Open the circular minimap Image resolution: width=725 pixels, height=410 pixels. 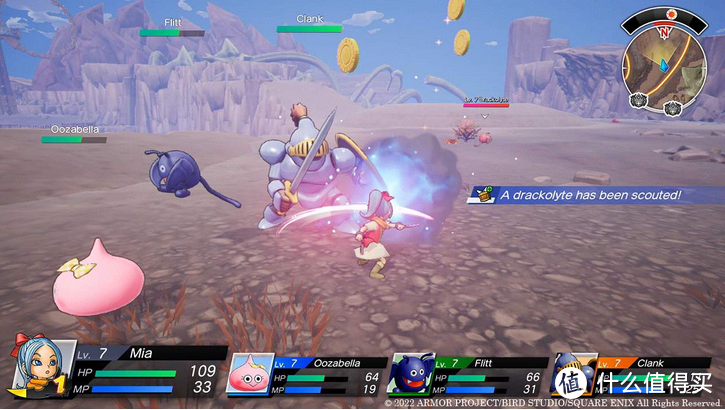click(665, 56)
